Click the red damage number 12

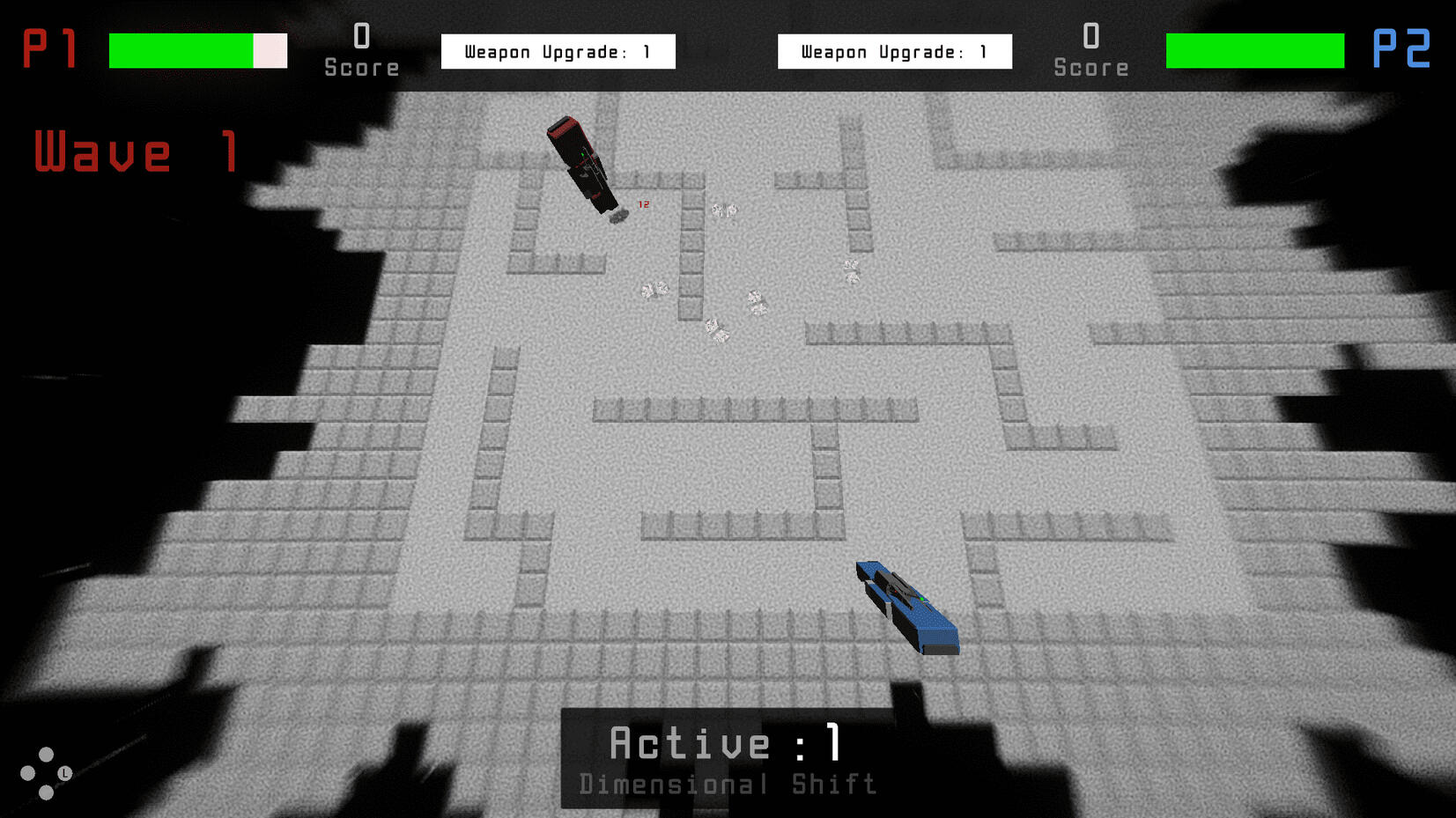(x=642, y=205)
